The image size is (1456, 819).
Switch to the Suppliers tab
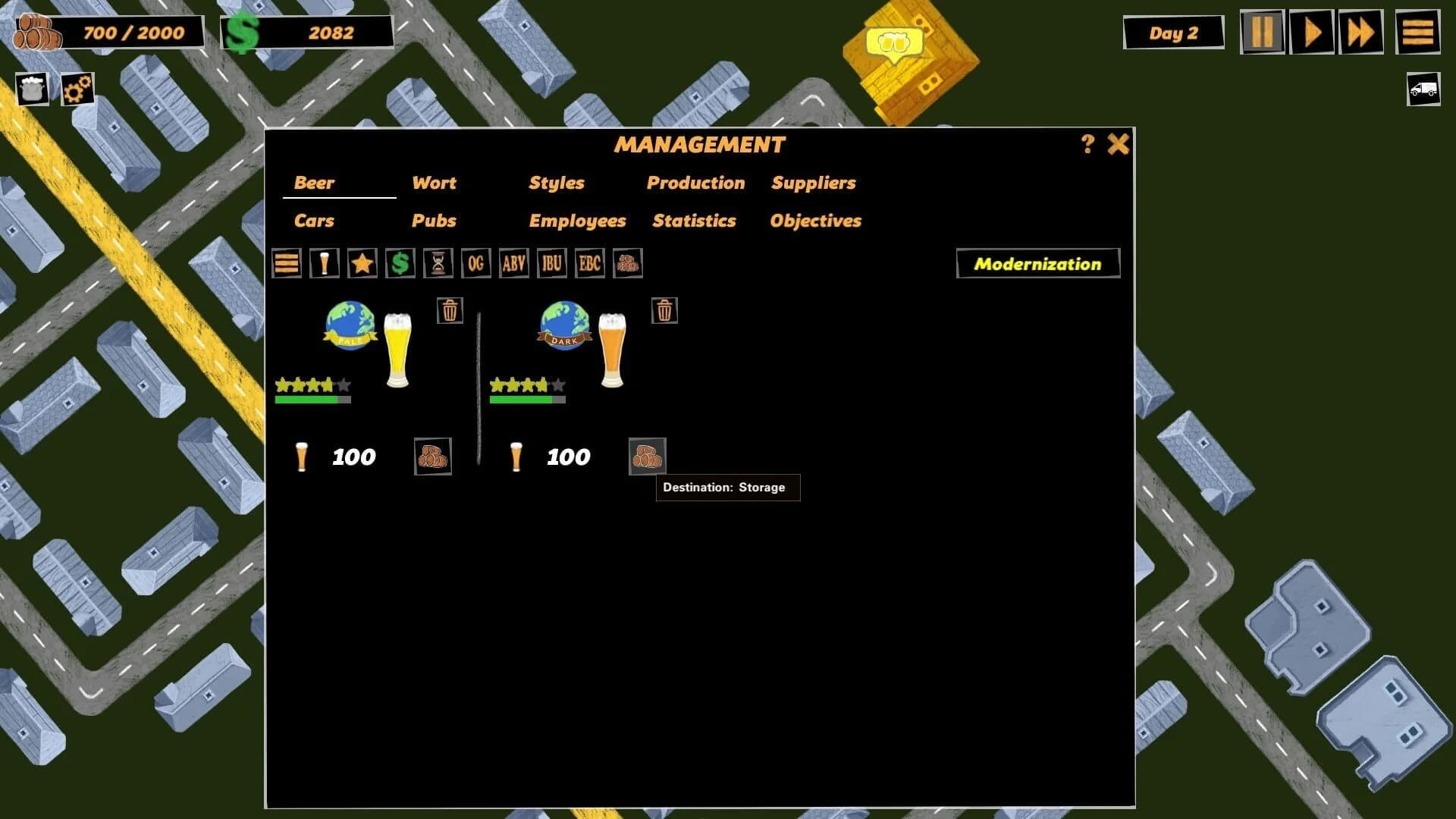[813, 183]
